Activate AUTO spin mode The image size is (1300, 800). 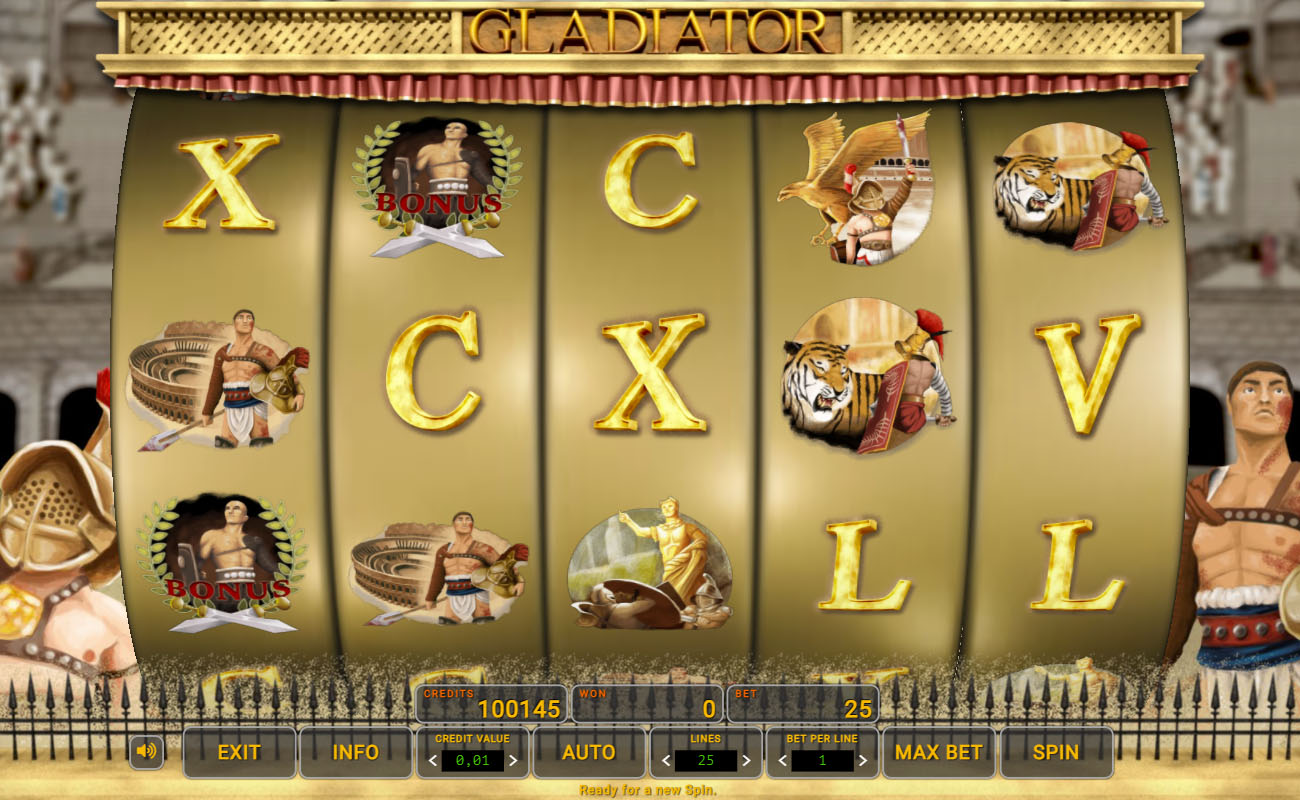tap(588, 752)
